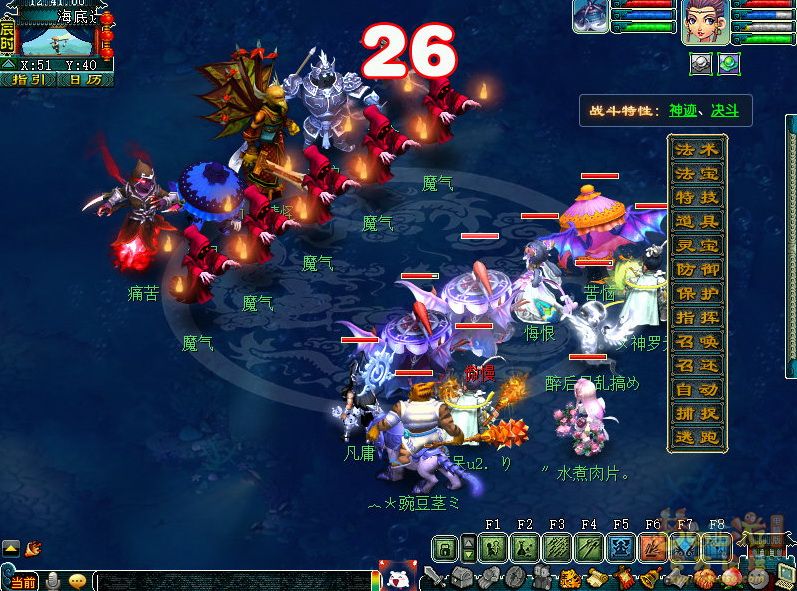
Task: Toggle the hotbar padlock button
Action: coord(446,548)
